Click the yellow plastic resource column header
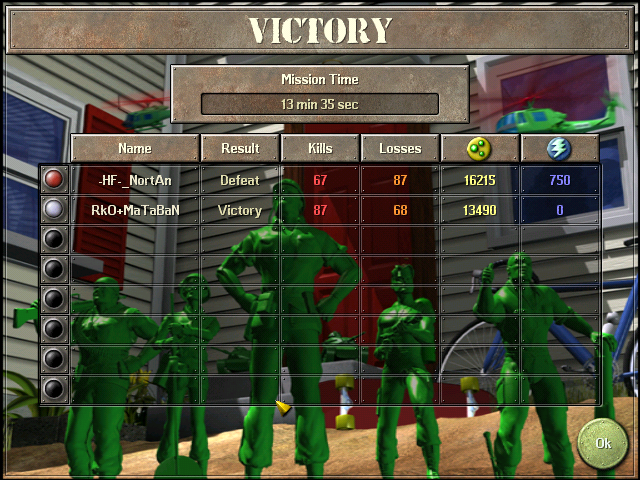 click(480, 148)
